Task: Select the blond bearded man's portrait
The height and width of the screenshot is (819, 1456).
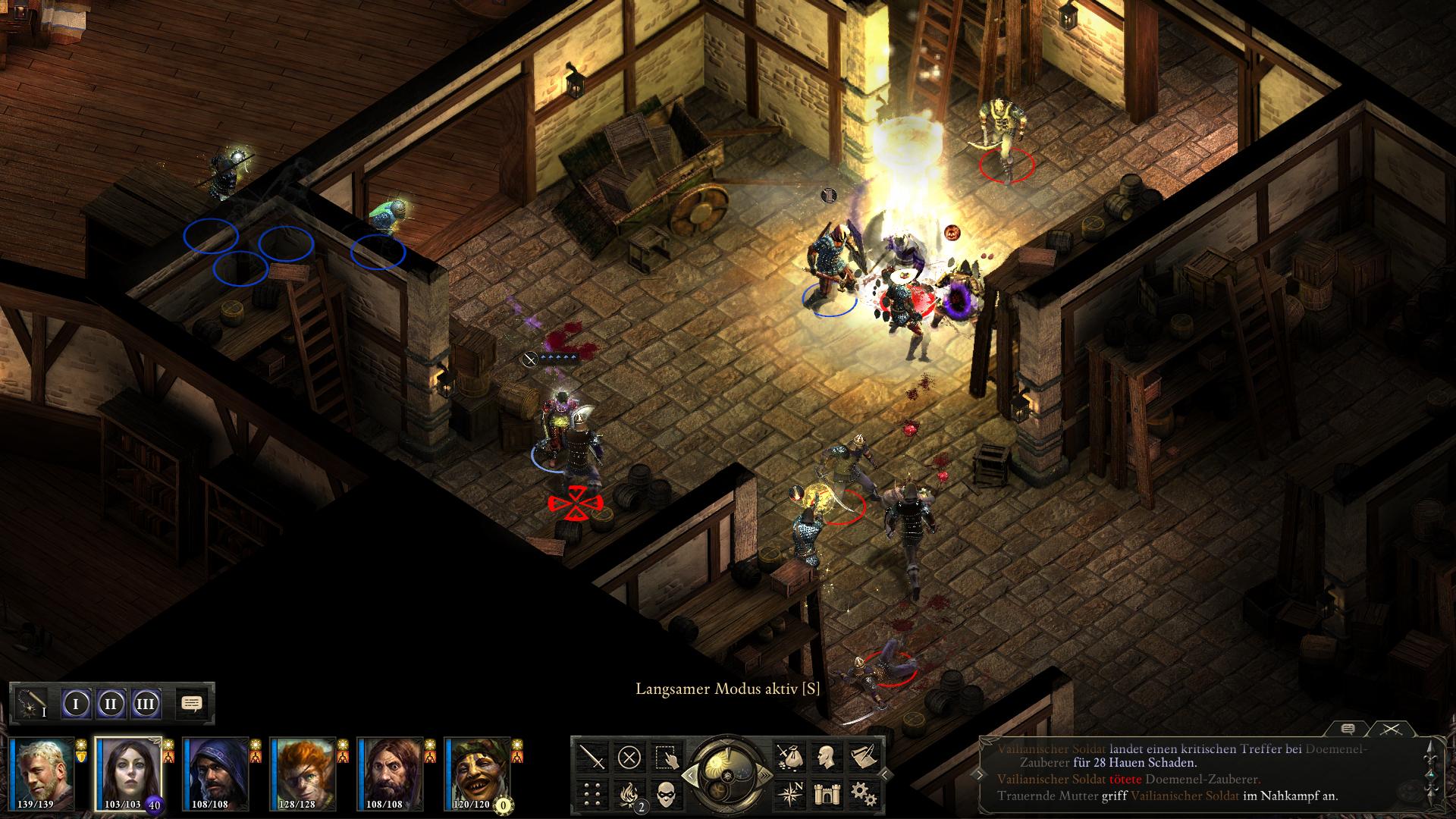Action: pyautogui.click(x=42, y=773)
